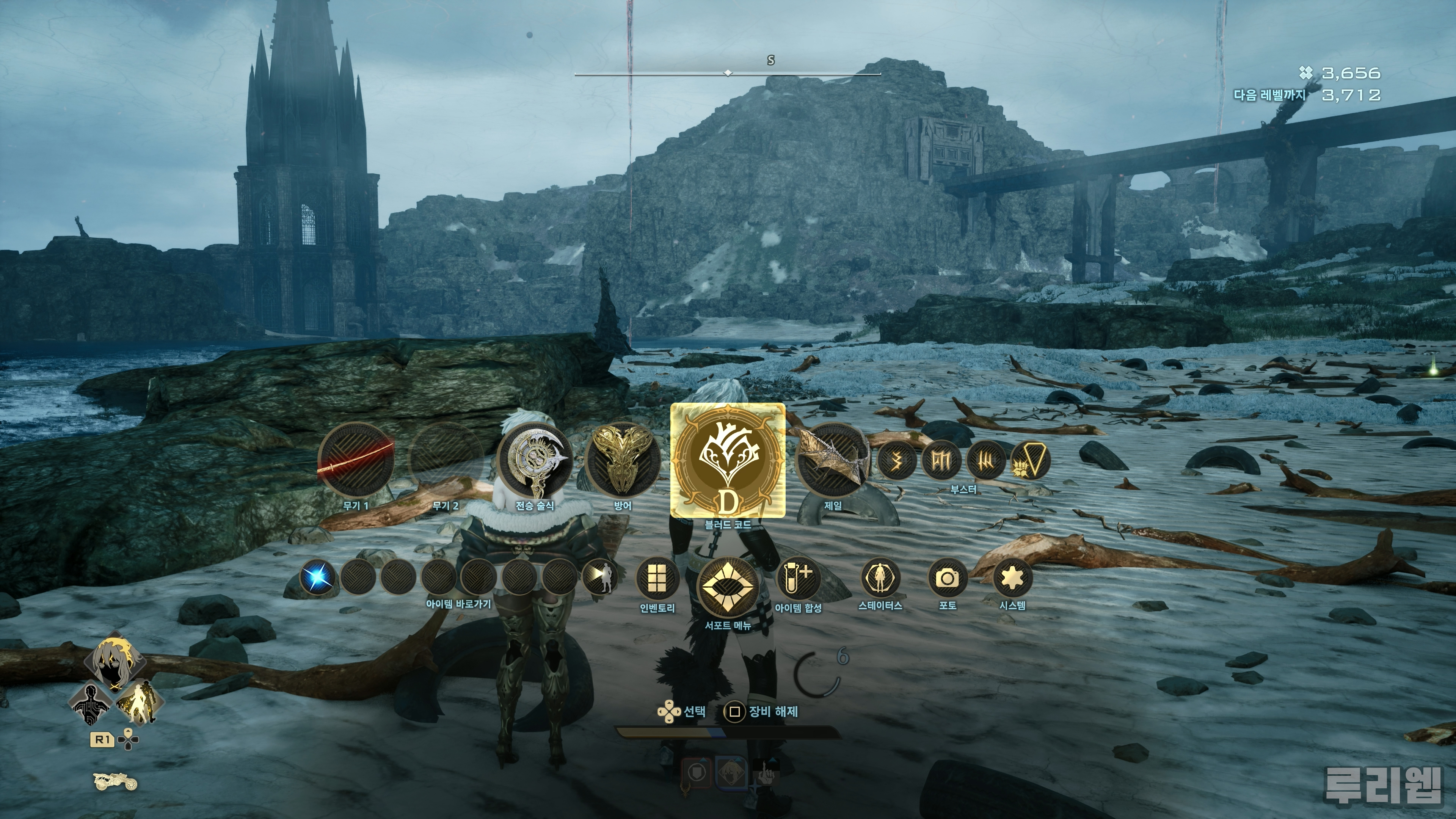Select the blue star quick item
The image size is (1456, 819).
(317, 576)
